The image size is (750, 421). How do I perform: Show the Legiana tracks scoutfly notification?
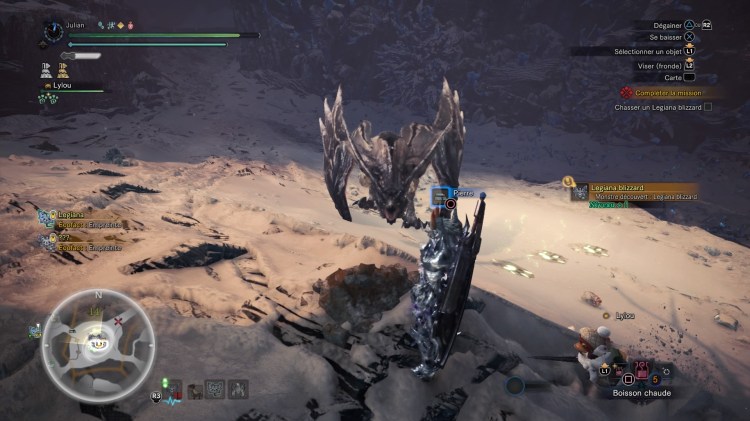(72, 218)
